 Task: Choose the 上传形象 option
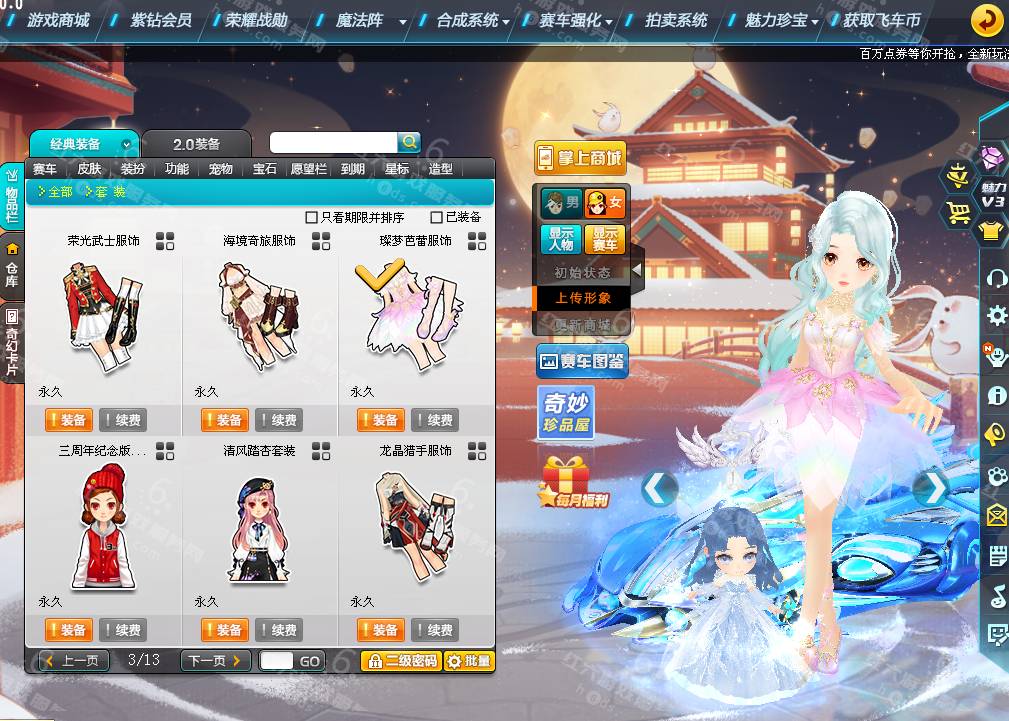pos(583,298)
